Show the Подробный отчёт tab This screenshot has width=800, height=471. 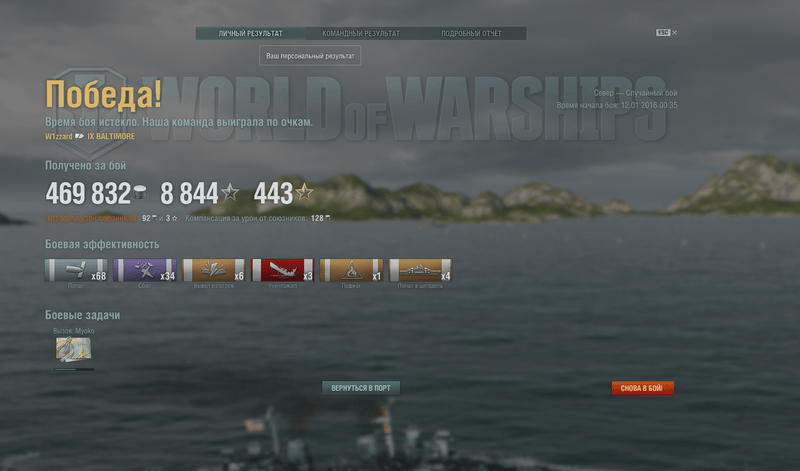[x=471, y=33]
